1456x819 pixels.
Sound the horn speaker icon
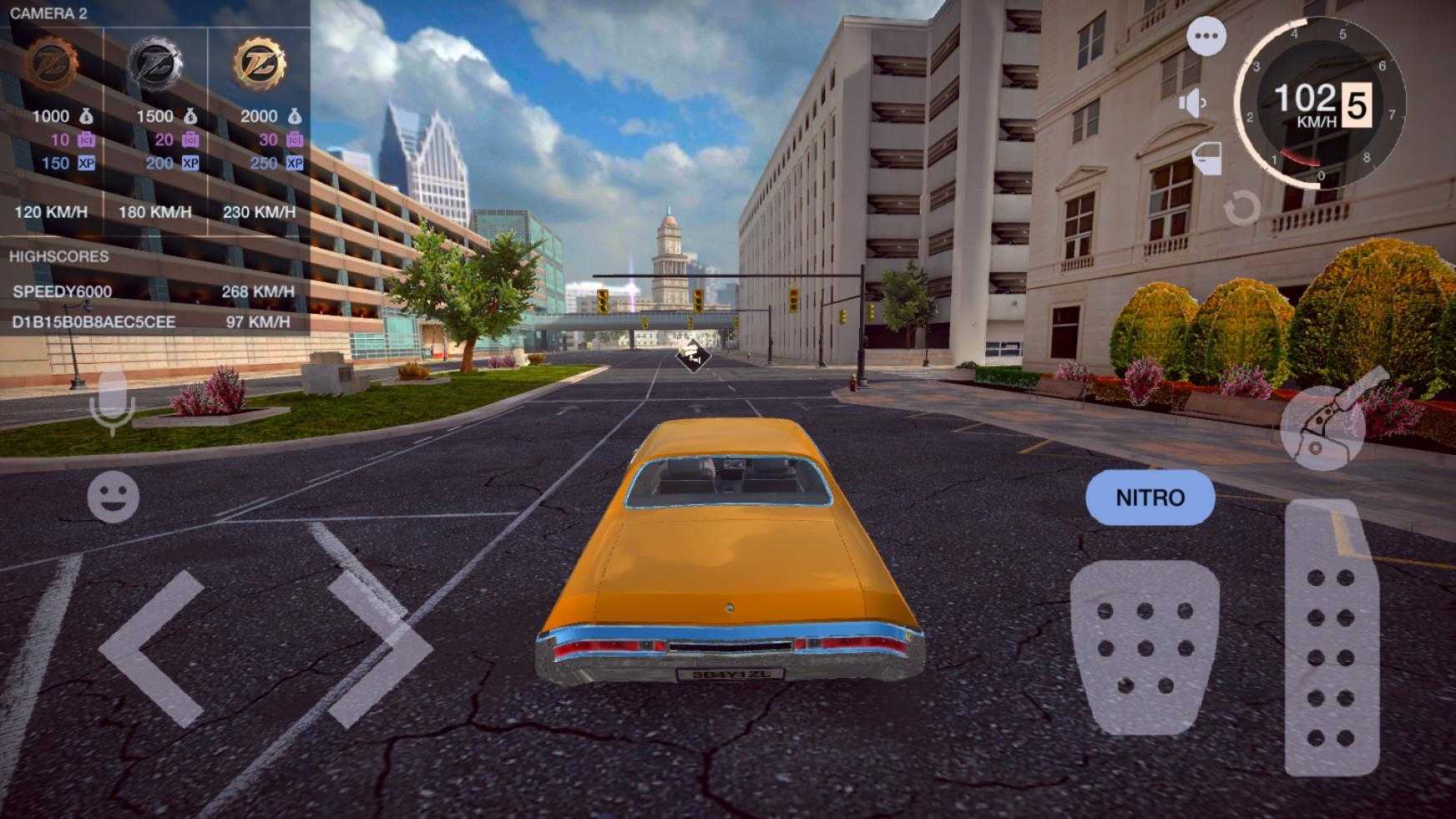1193,104
